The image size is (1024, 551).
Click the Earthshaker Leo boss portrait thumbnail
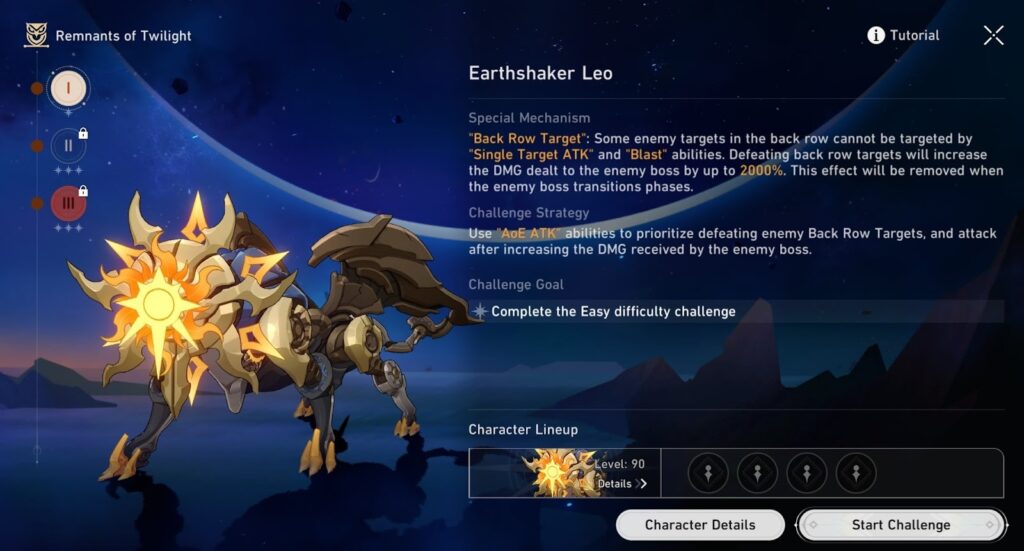click(x=555, y=473)
